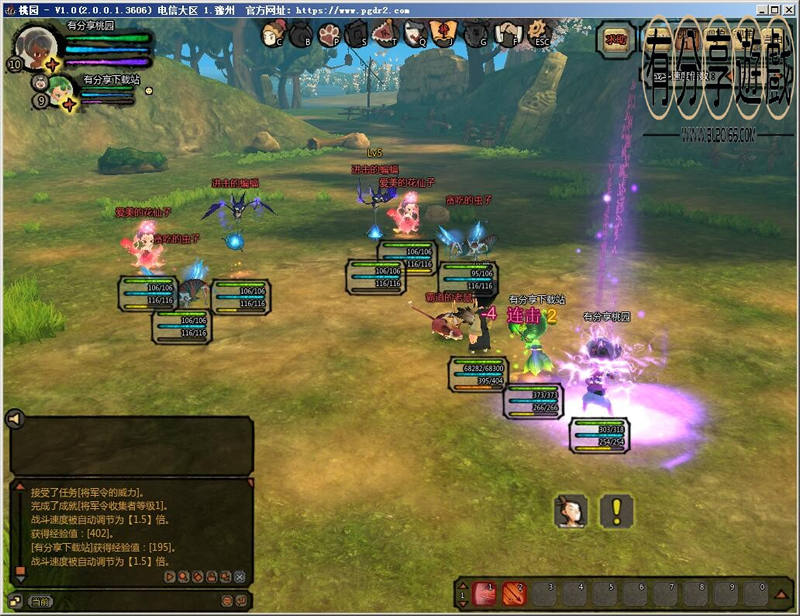Close the game window
Image resolution: width=800 pixels, height=616 pixels.
(x=788, y=8)
